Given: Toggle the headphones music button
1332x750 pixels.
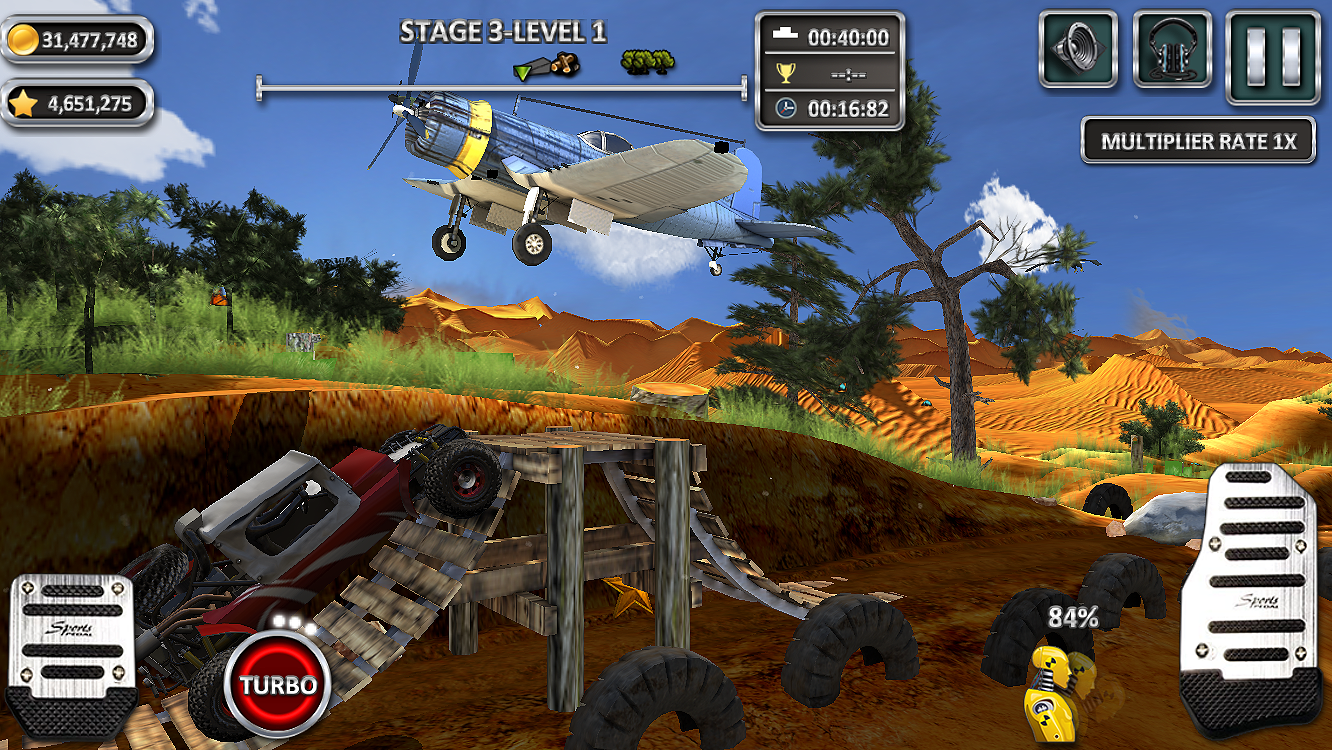Looking at the screenshot, I should (x=1172, y=49).
